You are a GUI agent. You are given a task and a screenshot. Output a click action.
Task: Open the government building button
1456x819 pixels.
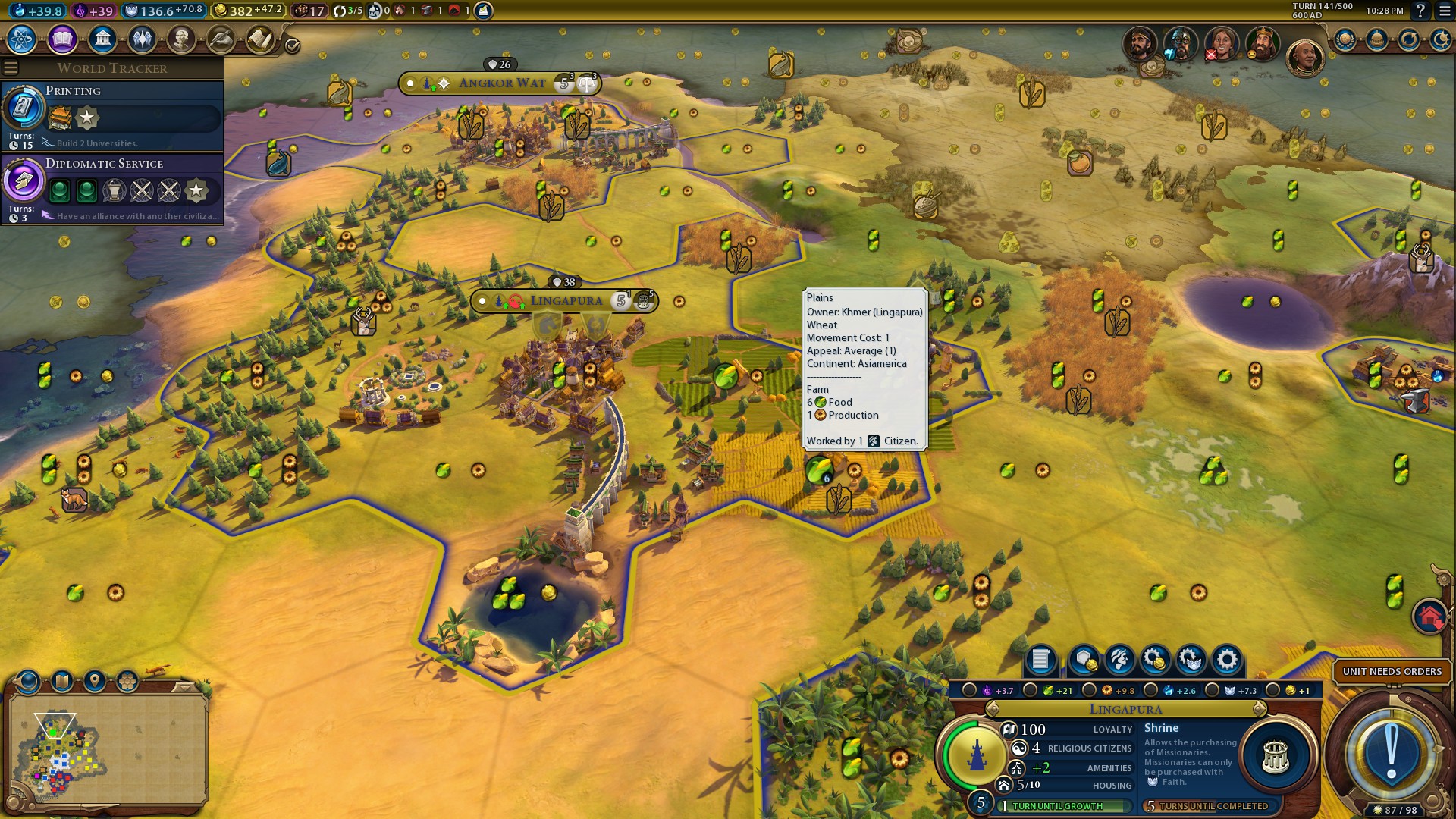point(102,39)
